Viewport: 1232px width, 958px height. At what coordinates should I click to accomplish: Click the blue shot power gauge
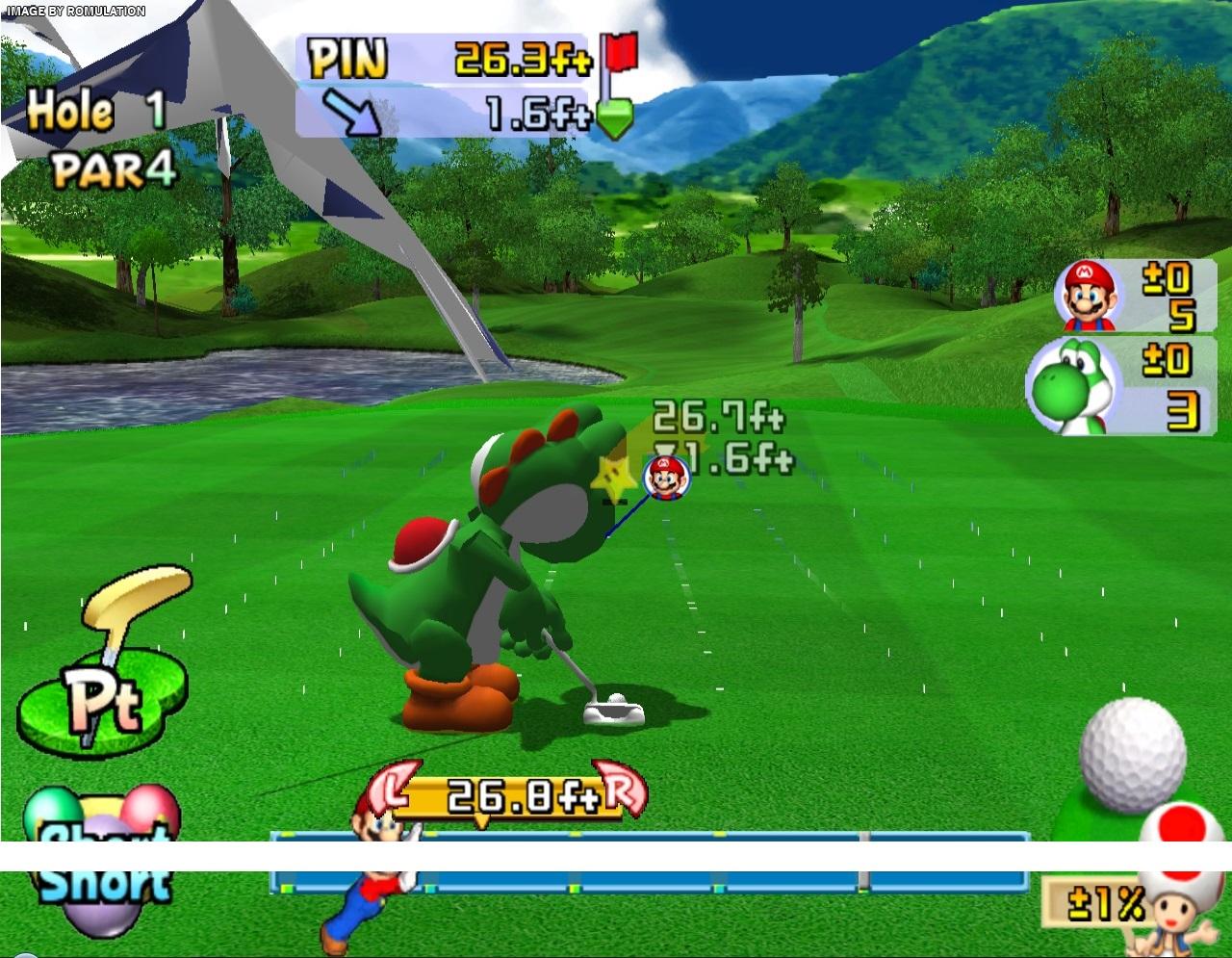coord(651,878)
